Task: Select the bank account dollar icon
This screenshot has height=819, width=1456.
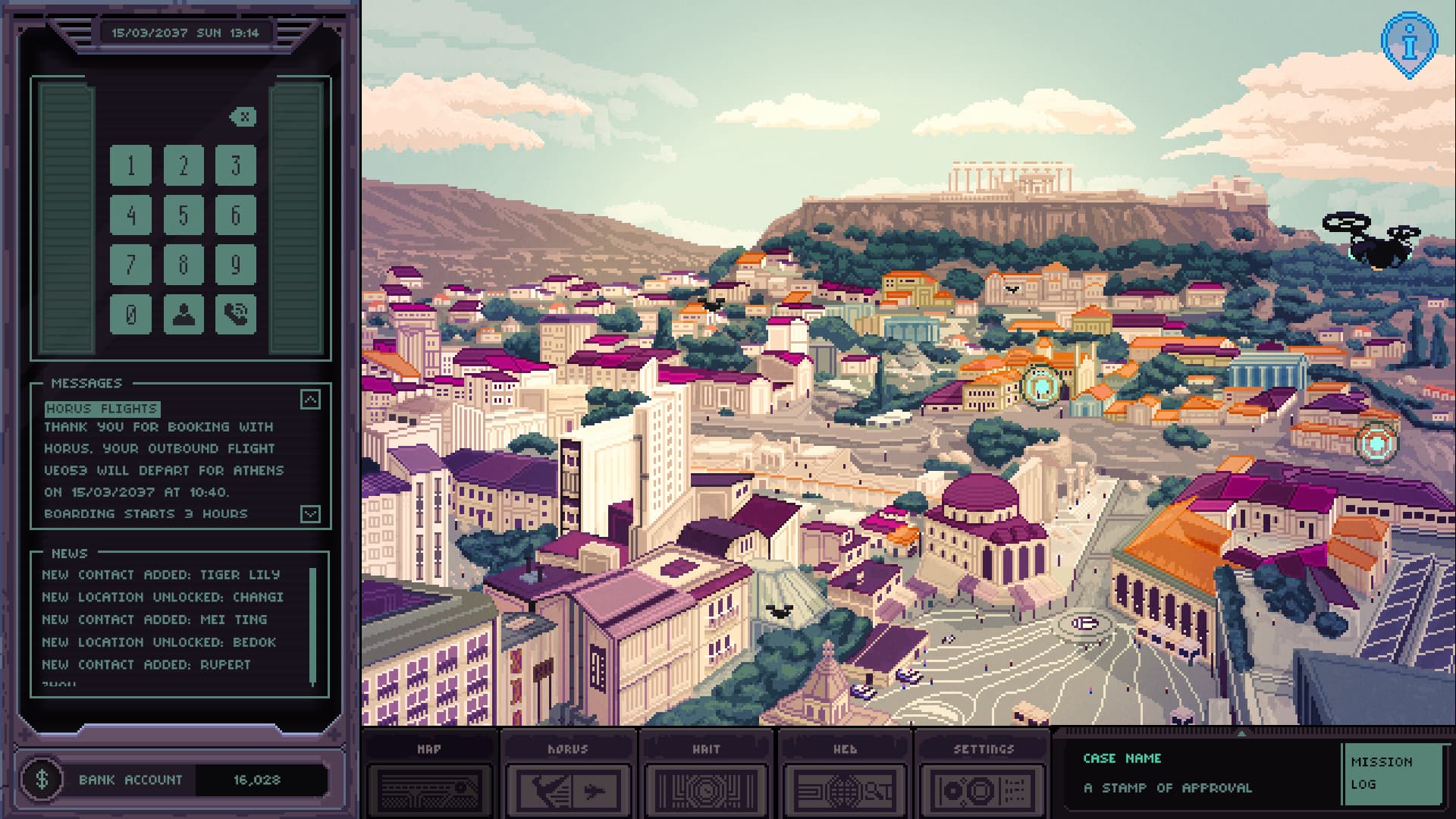Action: click(x=42, y=779)
